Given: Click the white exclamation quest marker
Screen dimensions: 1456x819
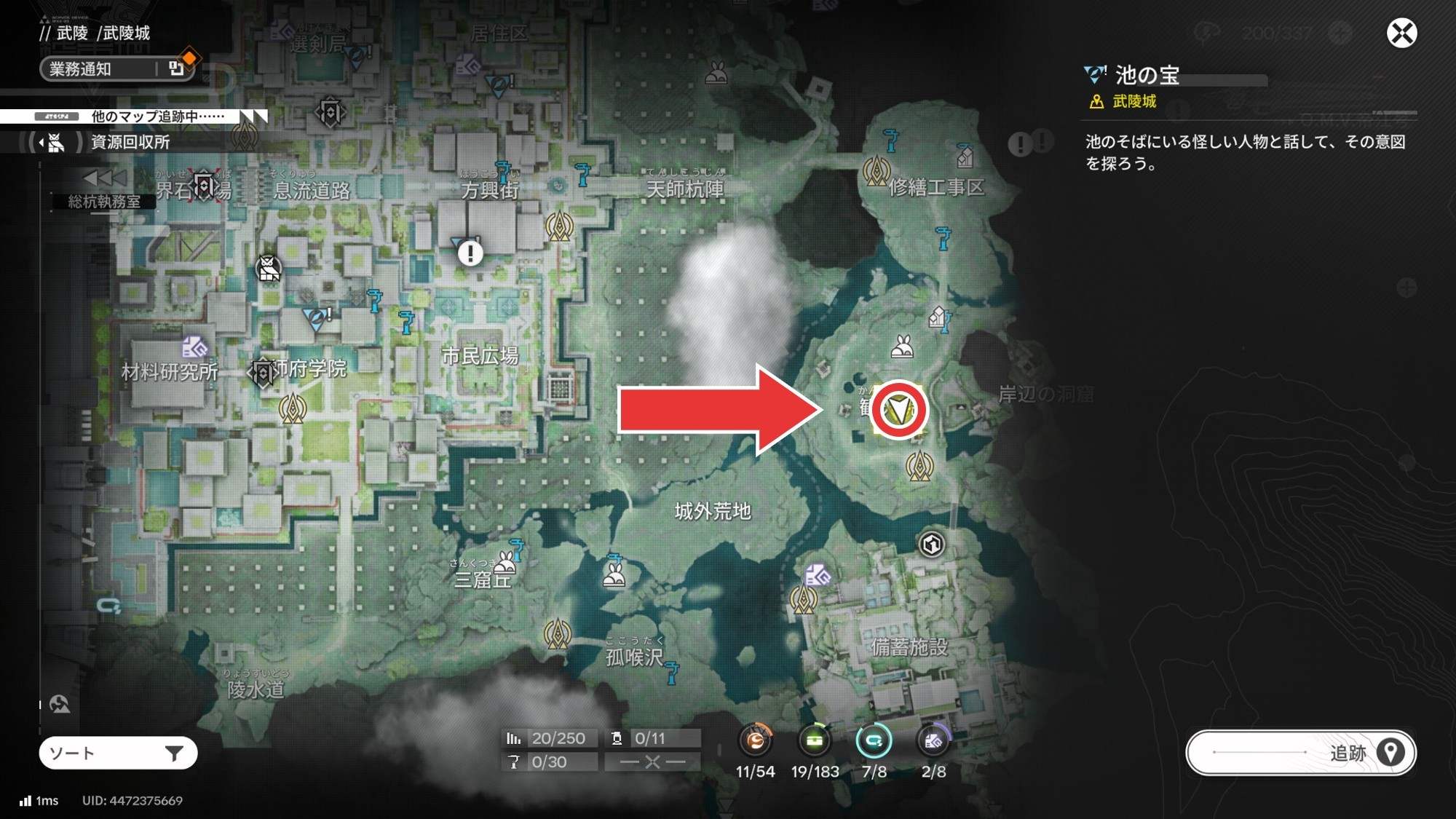Looking at the screenshot, I should [470, 253].
